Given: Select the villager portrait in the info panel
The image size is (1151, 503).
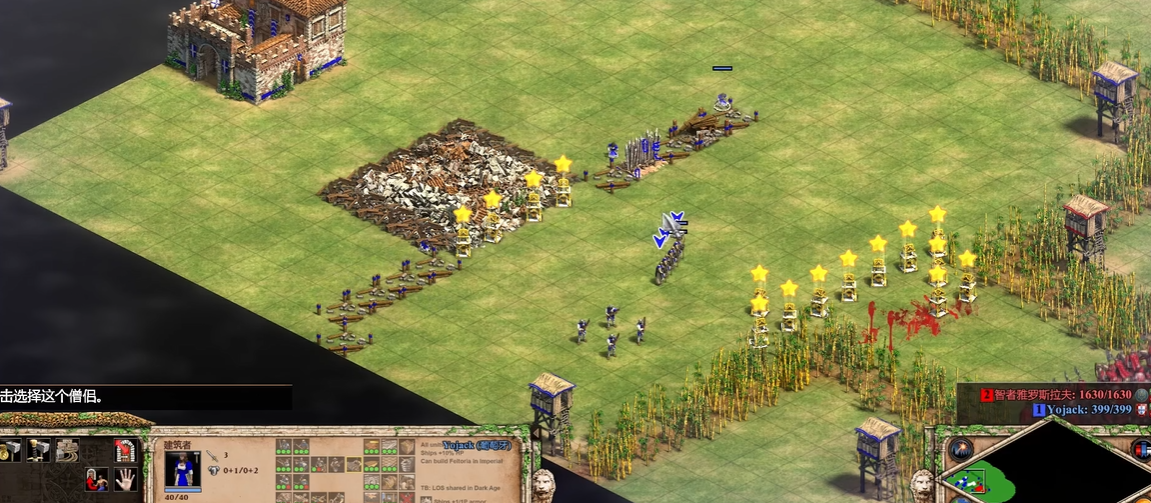Looking at the screenshot, I should tap(182, 468).
